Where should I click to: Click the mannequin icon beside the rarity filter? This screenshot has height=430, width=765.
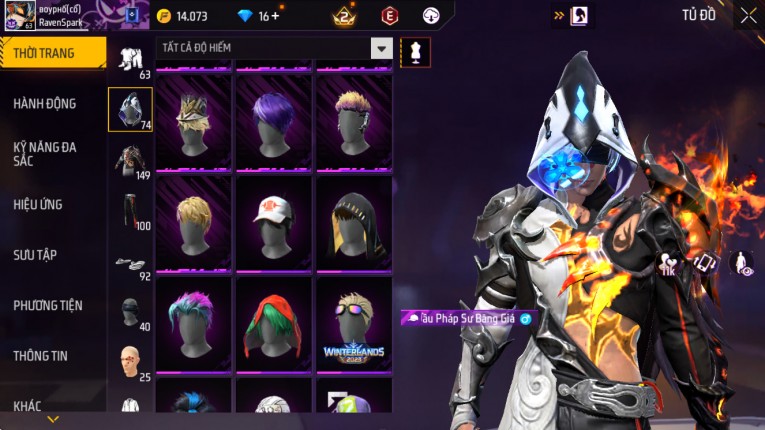tap(415, 52)
